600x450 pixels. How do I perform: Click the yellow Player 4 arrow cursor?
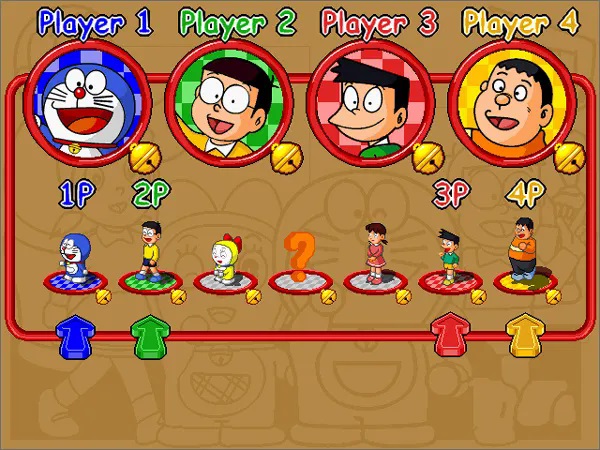[522, 335]
